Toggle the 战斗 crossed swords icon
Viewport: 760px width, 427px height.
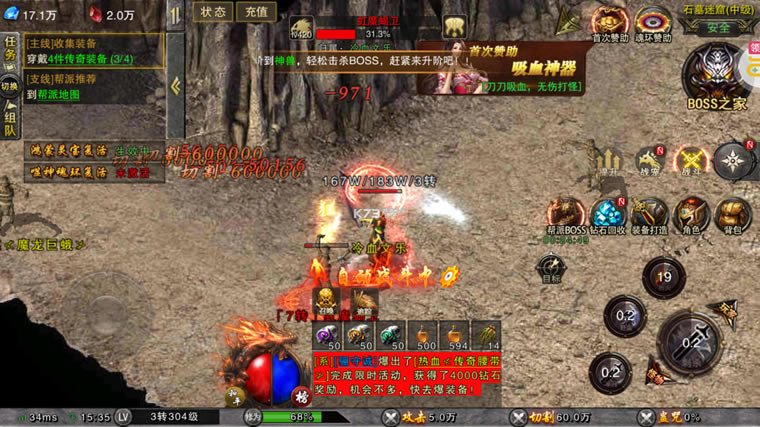pyautogui.click(x=690, y=160)
